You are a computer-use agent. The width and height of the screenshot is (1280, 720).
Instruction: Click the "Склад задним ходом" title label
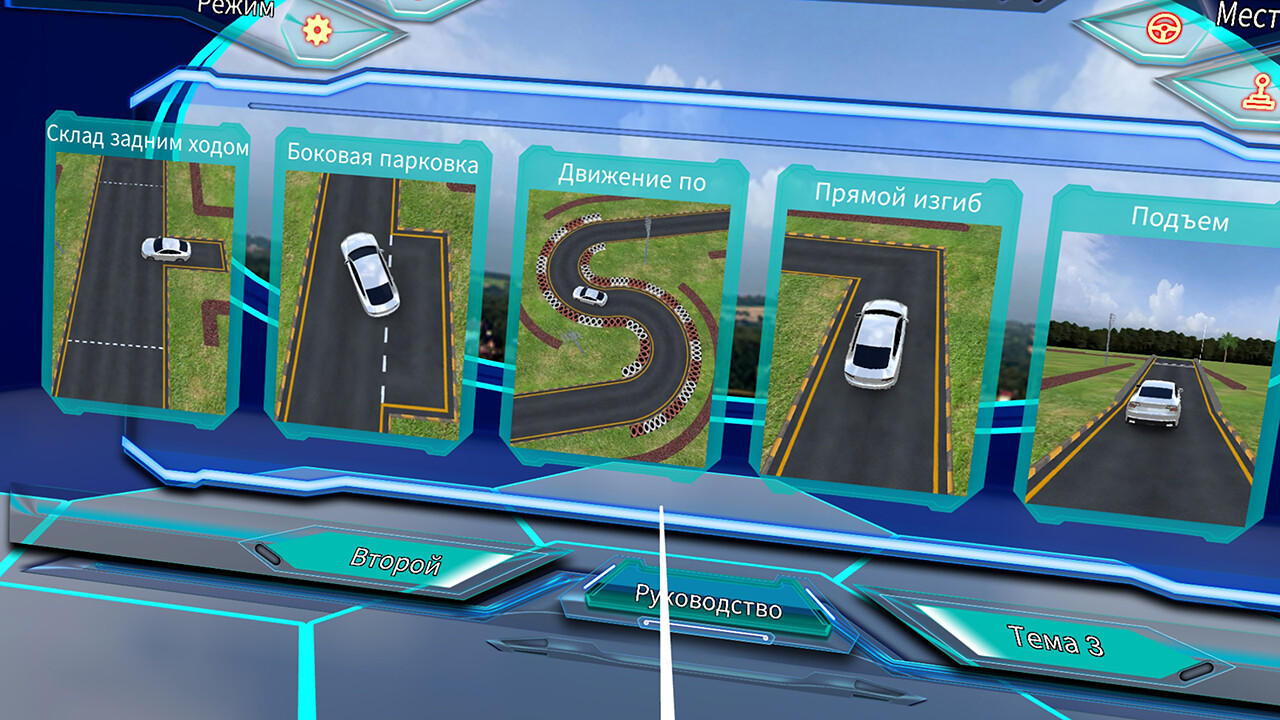[x=146, y=140]
